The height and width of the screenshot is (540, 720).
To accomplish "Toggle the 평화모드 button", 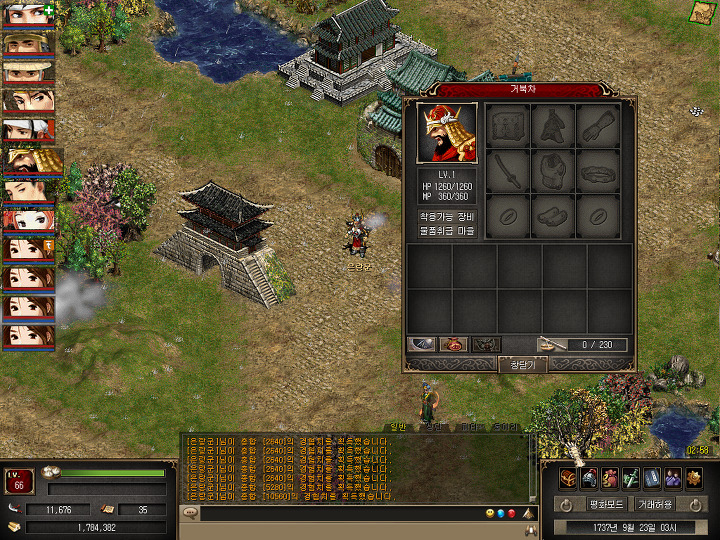I will point(606,504).
